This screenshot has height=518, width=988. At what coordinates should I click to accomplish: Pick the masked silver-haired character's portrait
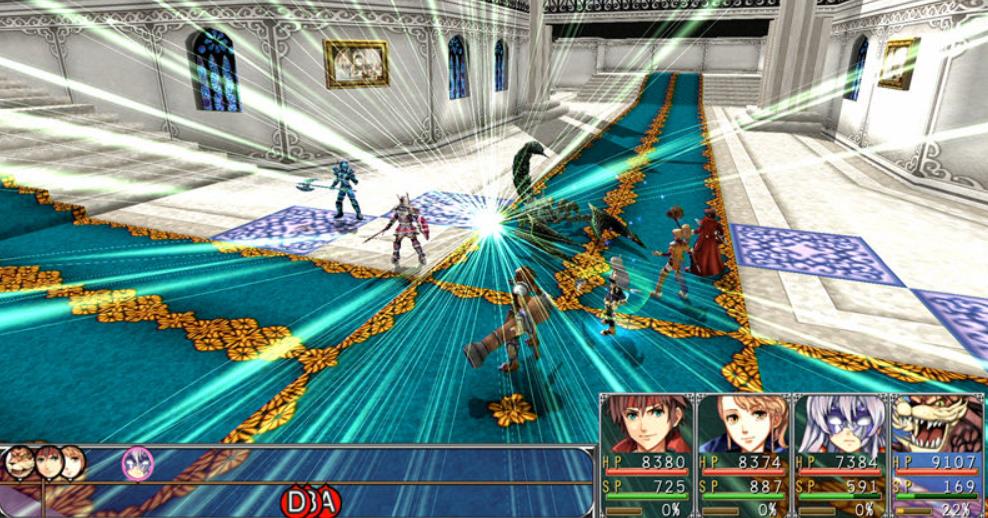(x=840, y=424)
